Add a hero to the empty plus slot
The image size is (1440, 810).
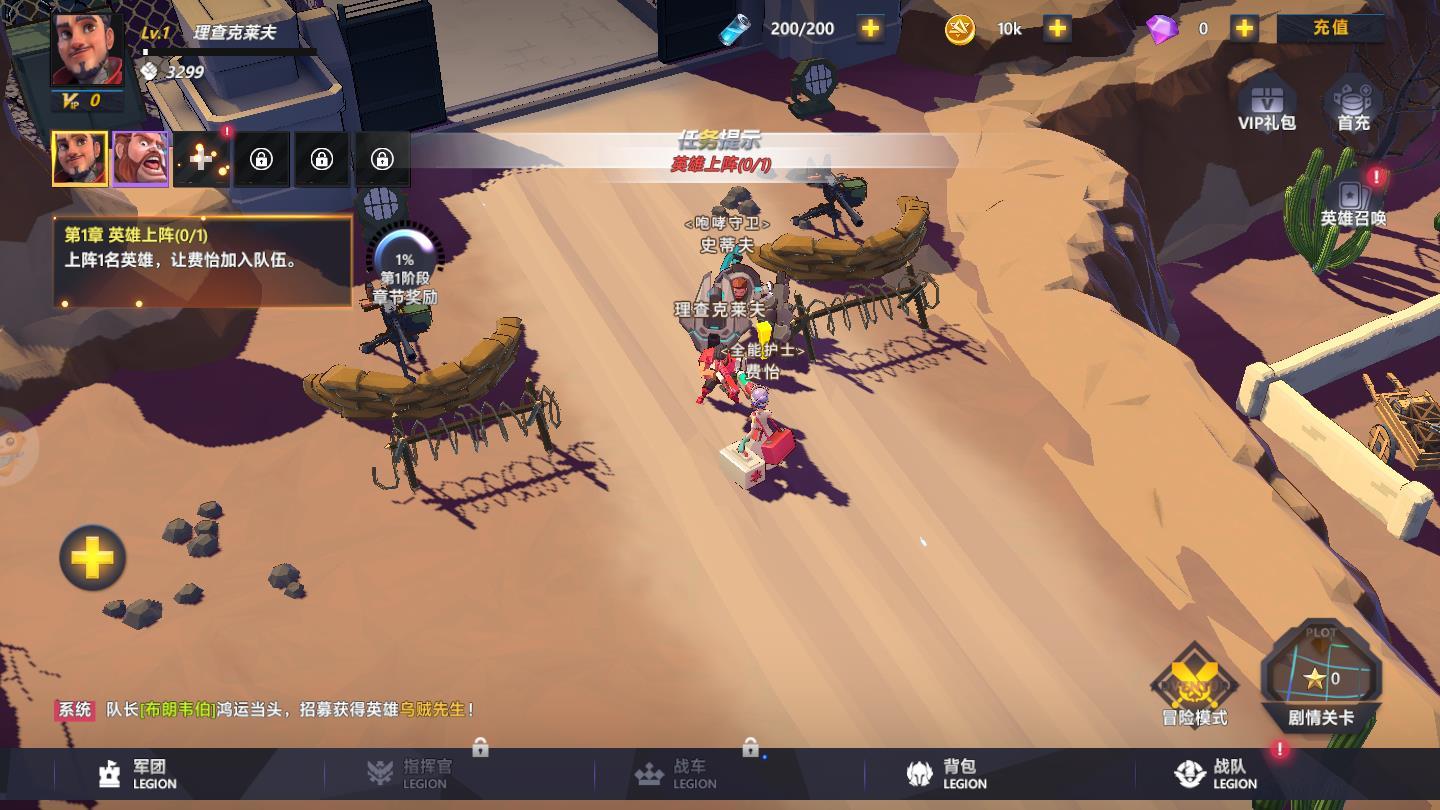(x=201, y=159)
